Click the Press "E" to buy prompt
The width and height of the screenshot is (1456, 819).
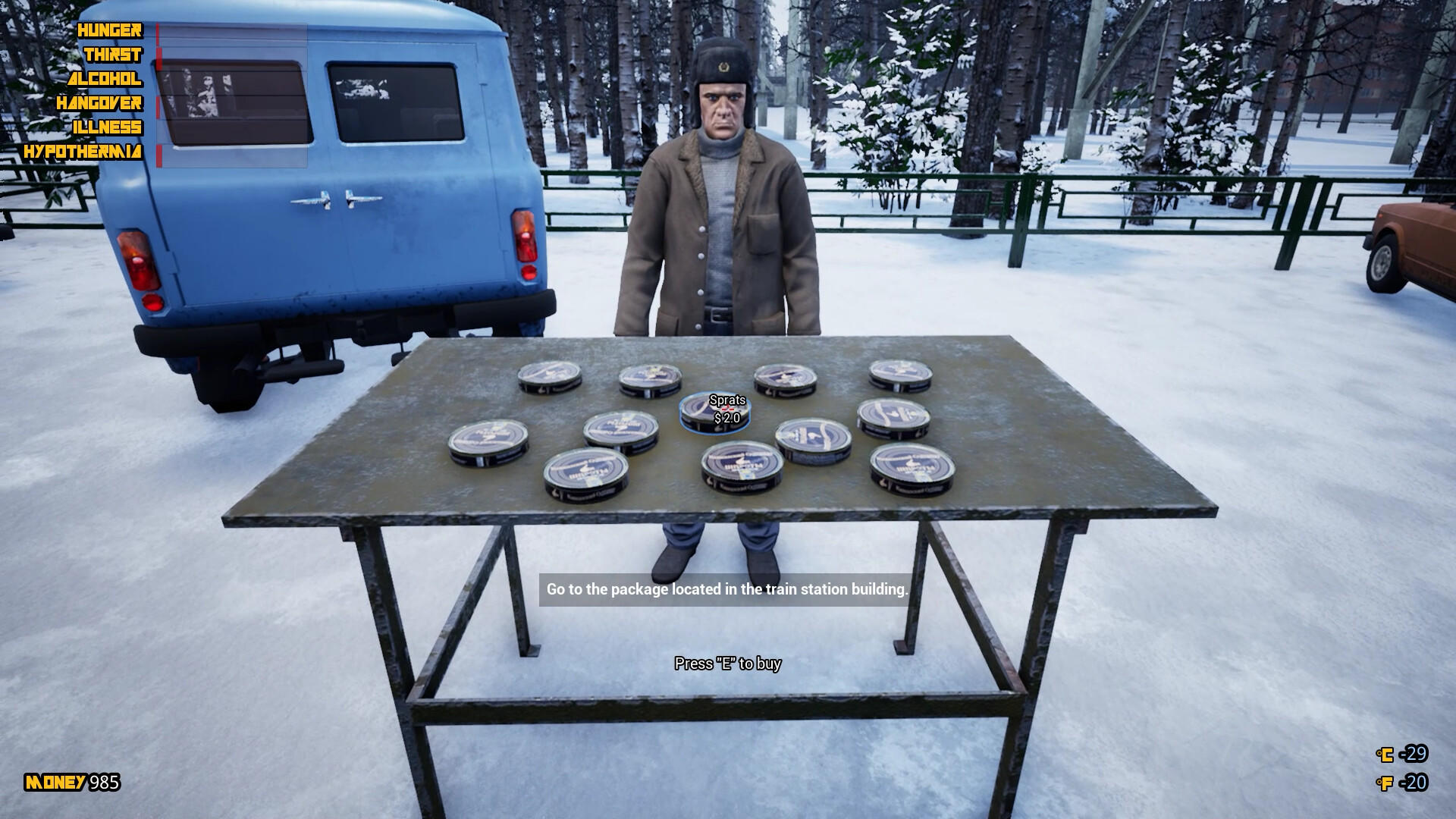pyautogui.click(x=728, y=663)
